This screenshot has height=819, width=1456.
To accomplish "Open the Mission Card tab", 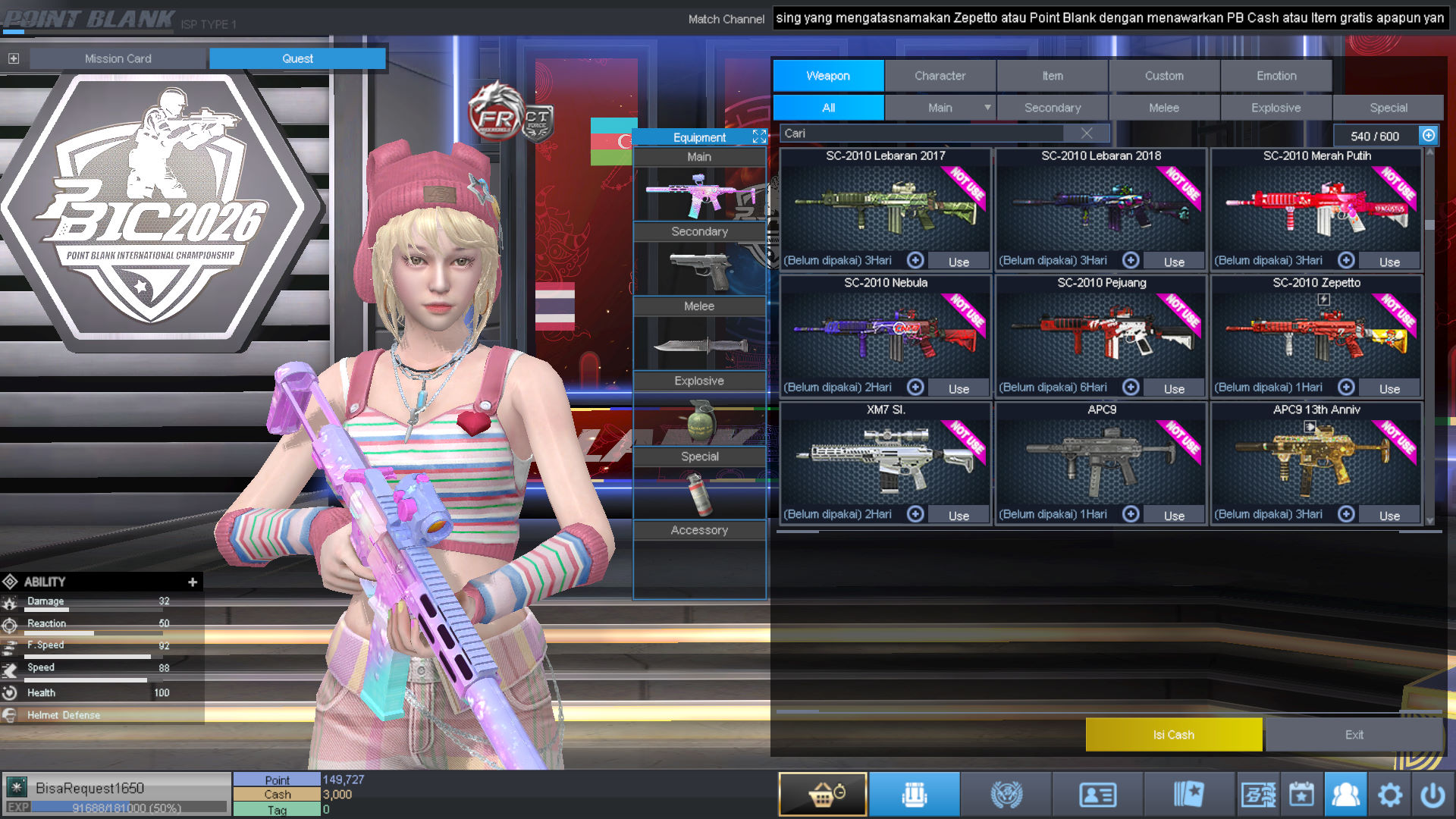I will click(x=118, y=58).
